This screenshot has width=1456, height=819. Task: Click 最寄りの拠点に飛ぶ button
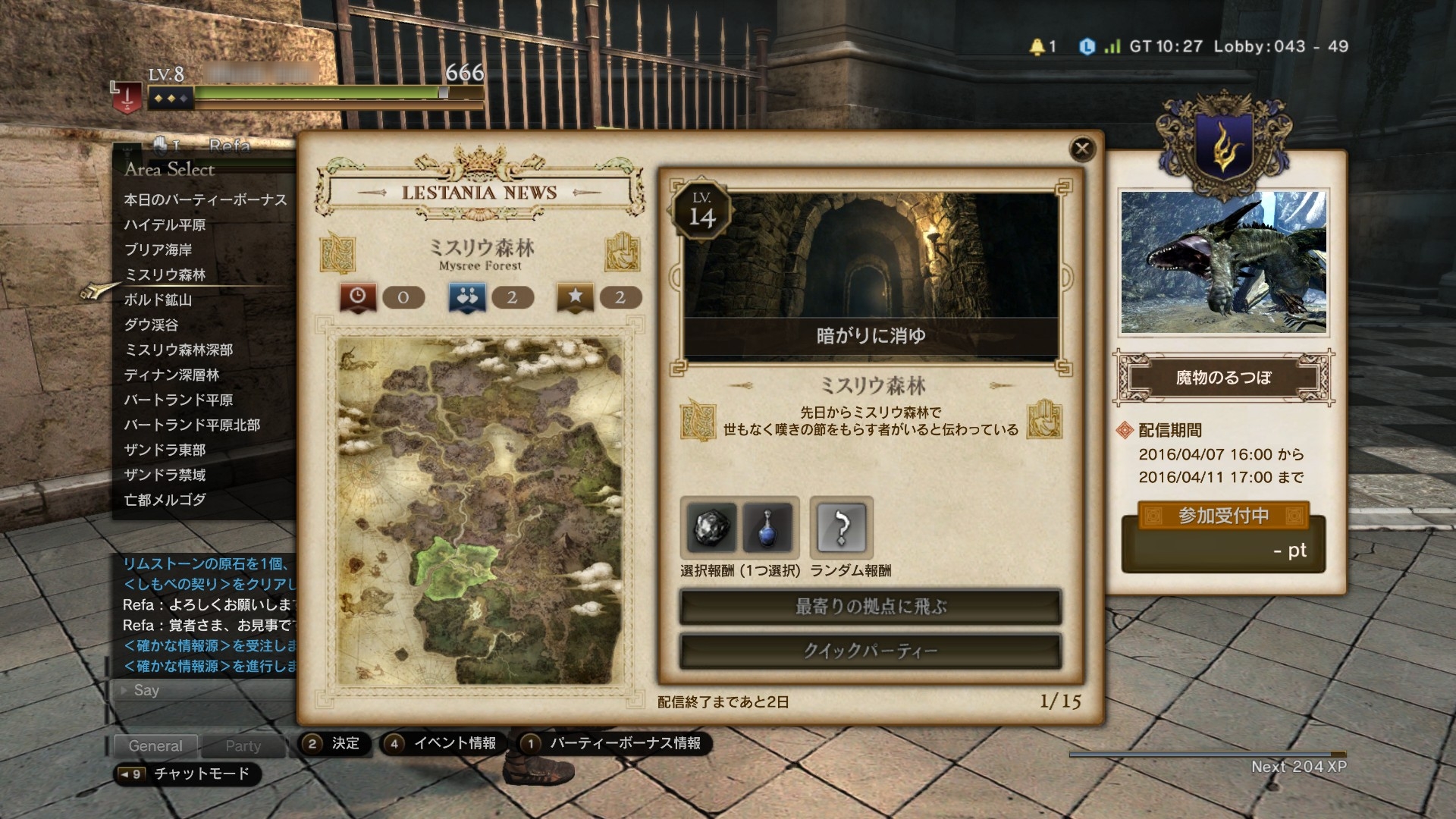pos(871,607)
